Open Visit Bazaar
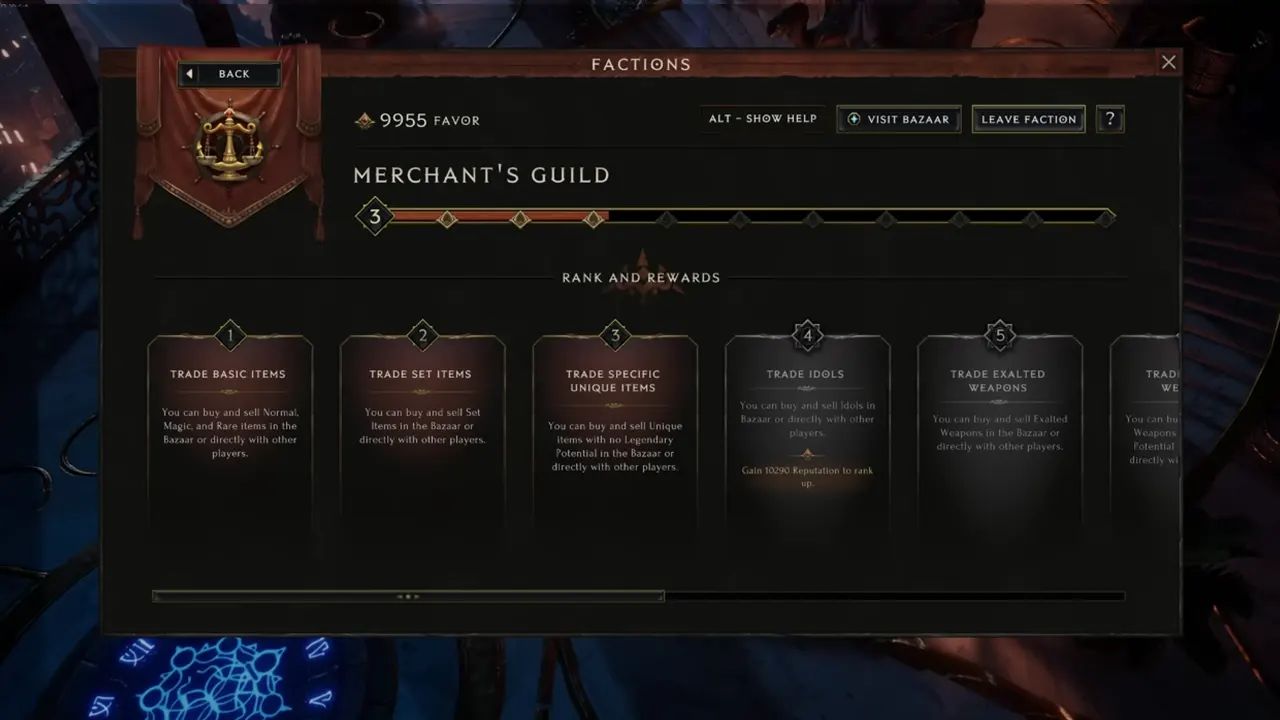 pos(898,119)
